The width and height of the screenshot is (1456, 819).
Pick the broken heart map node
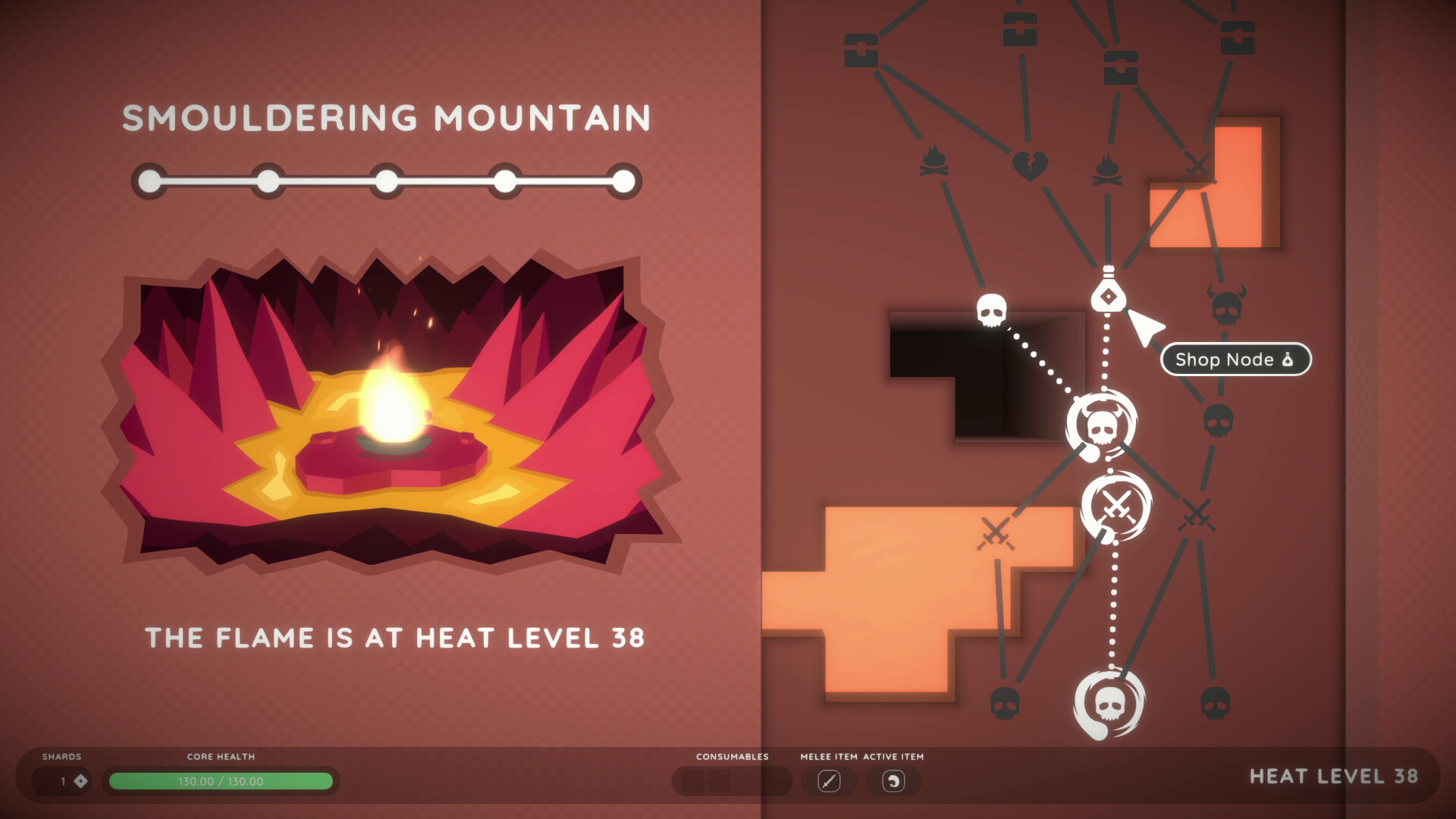[x=1029, y=165]
